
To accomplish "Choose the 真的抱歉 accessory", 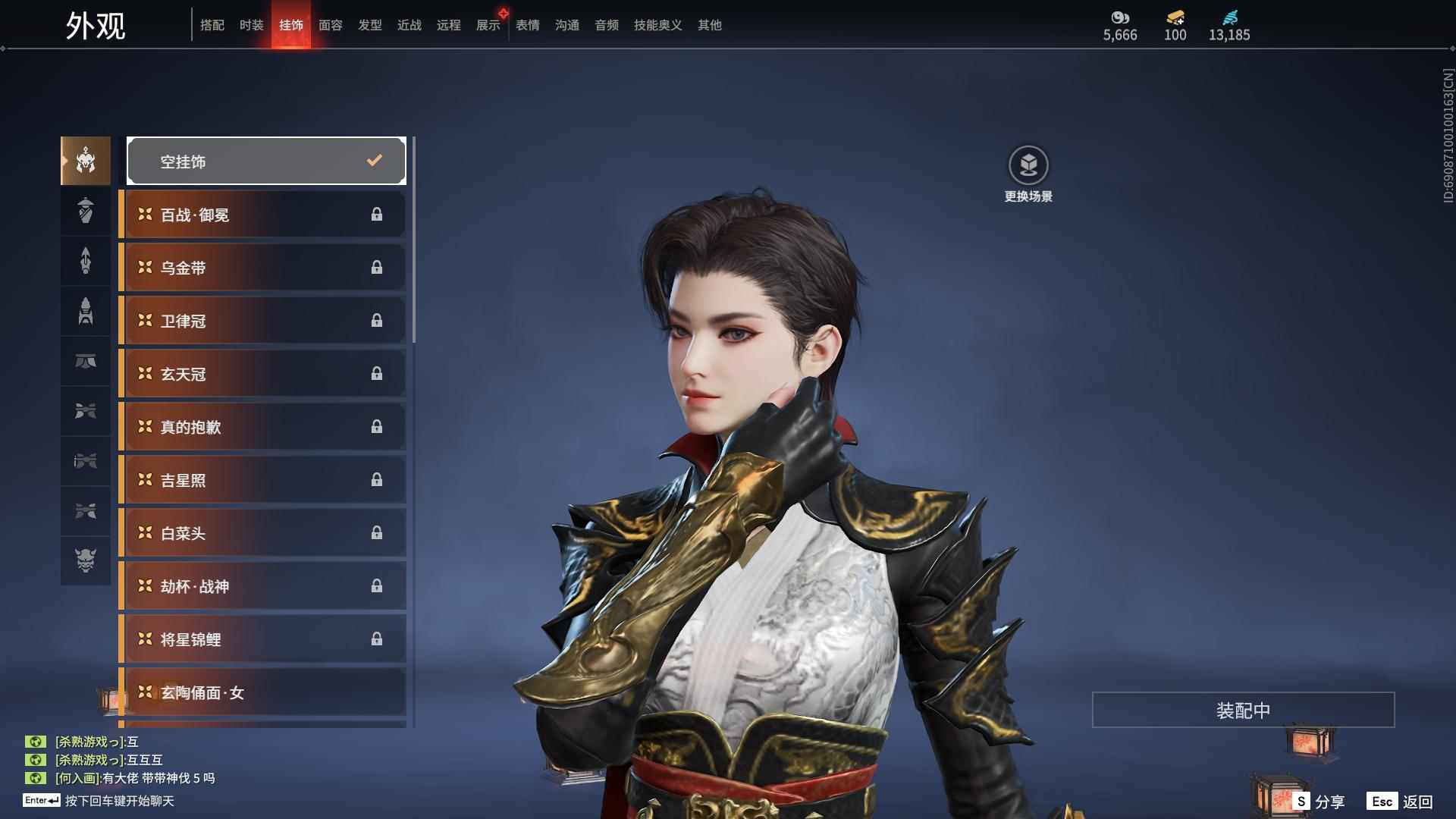I will [x=263, y=427].
